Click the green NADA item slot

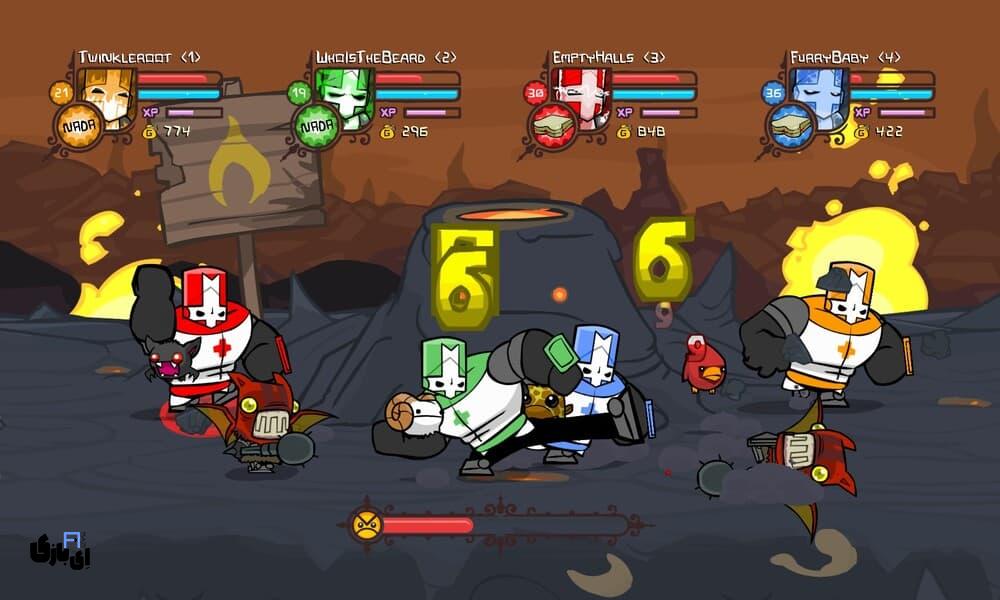[317, 127]
